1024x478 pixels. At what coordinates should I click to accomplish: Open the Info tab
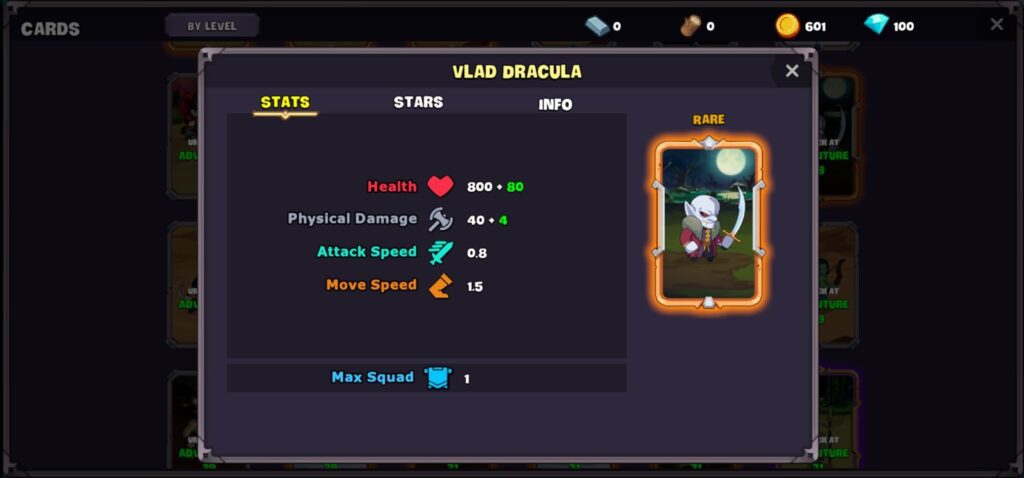point(555,104)
